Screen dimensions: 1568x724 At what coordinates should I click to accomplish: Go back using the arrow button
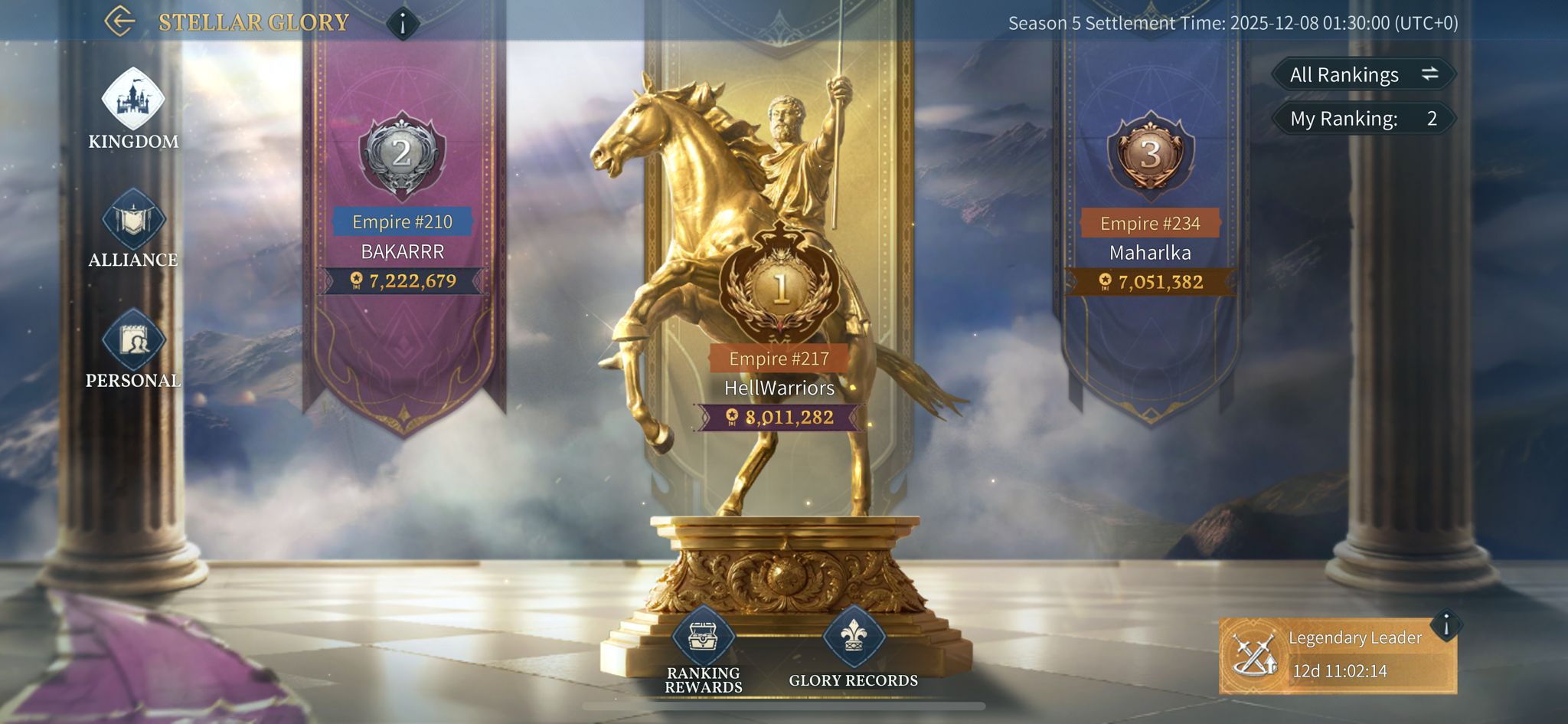[119, 21]
